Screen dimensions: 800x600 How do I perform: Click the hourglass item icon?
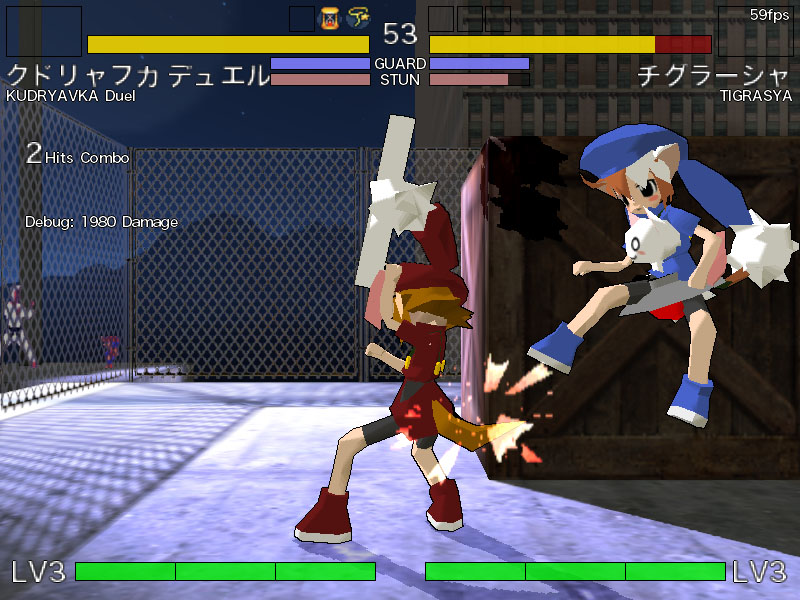point(331,18)
